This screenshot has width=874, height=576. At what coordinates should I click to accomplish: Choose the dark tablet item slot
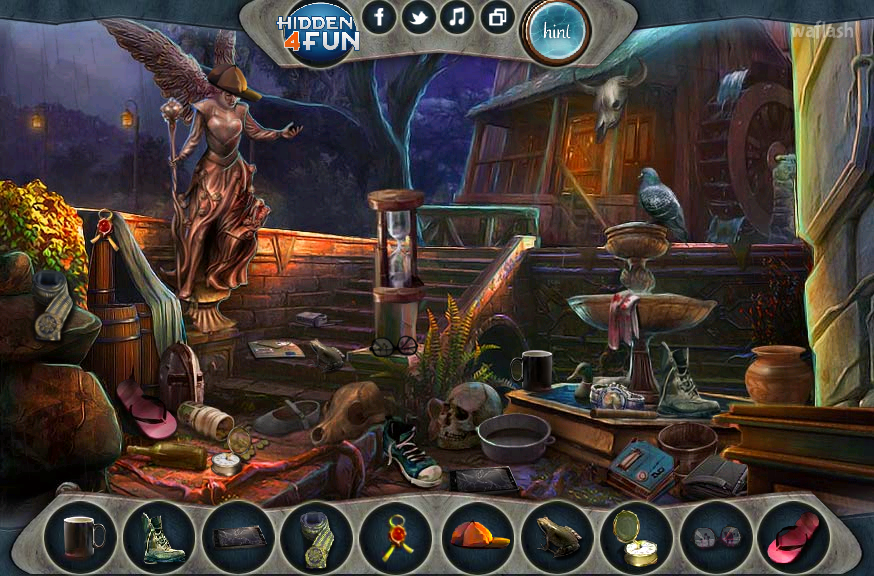pyautogui.click(x=238, y=537)
